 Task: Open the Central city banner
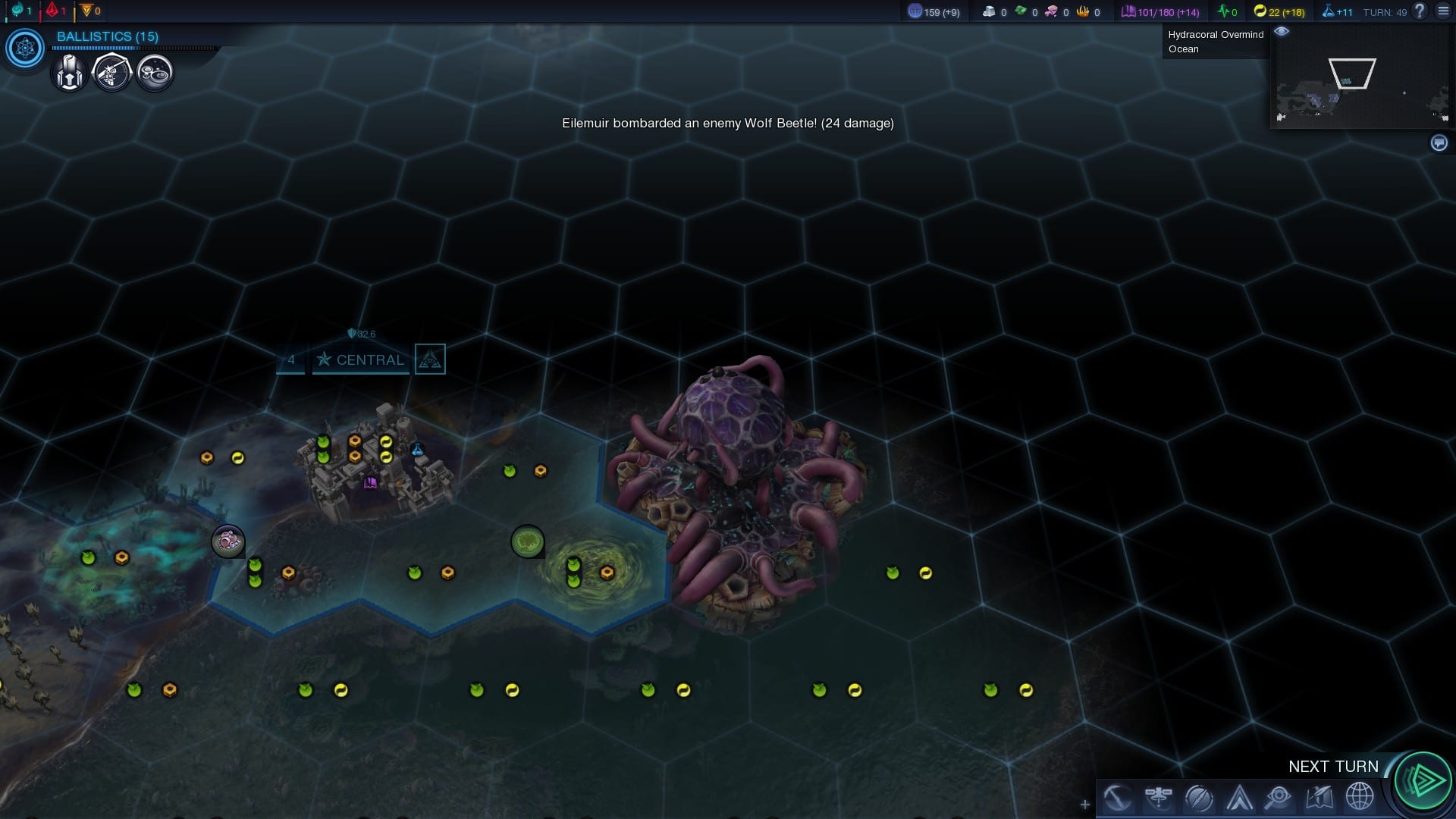(x=361, y=359)
